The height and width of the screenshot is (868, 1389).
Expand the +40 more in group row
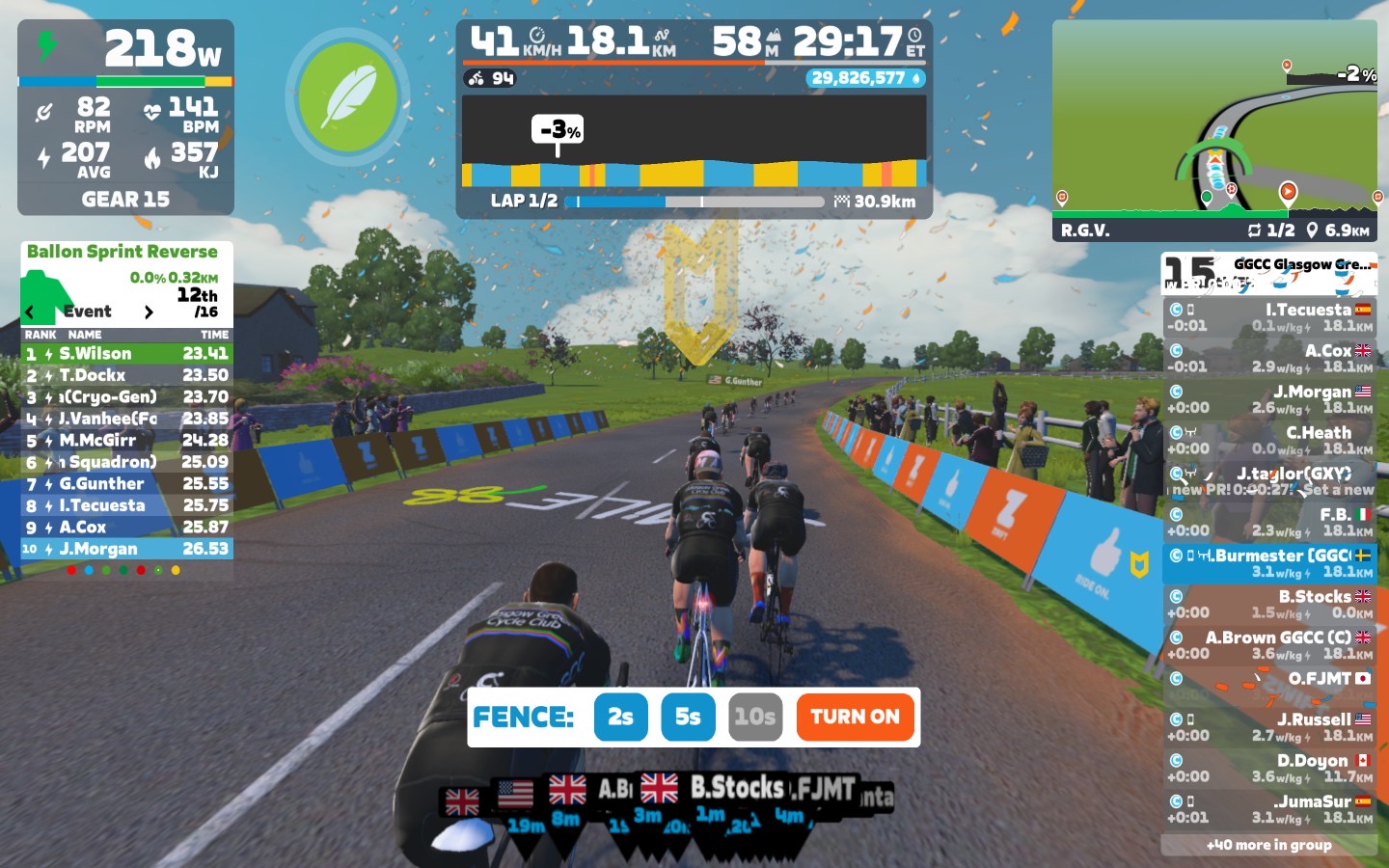1268,845
